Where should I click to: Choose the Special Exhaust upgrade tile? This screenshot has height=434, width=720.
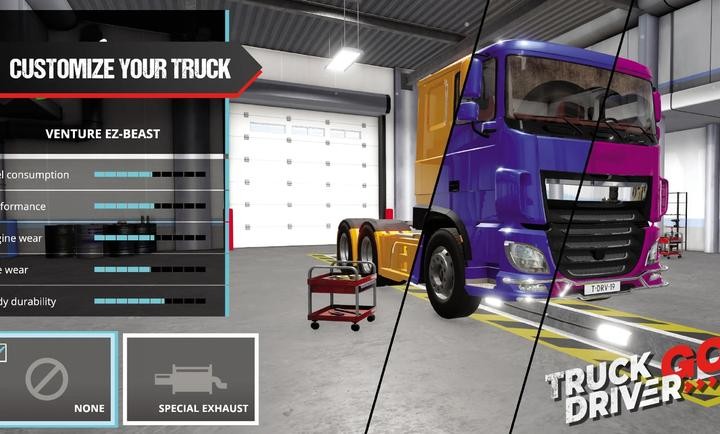tap(190, 380)
